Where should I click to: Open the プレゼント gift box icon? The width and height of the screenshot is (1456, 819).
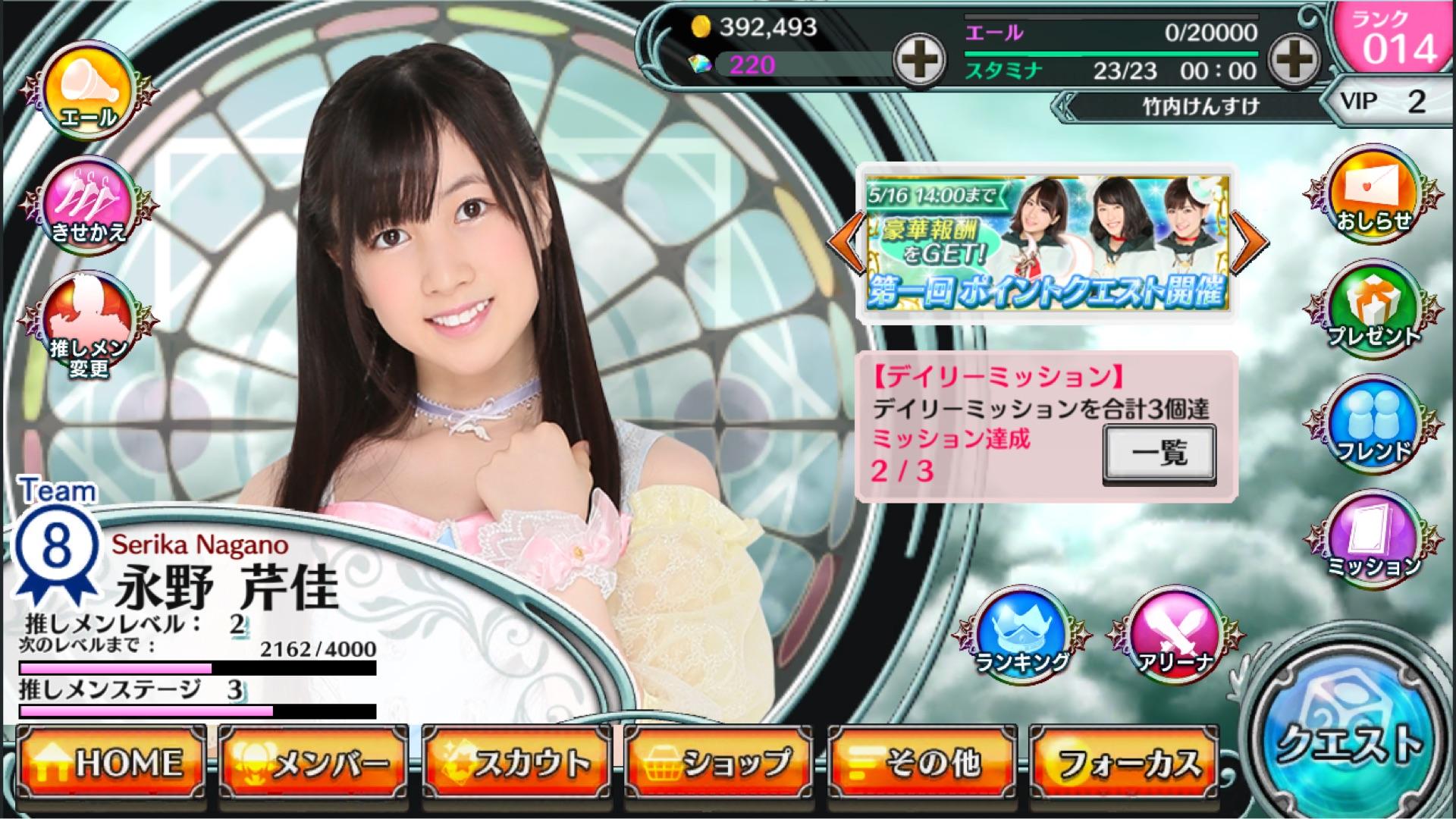(1372, 311)
